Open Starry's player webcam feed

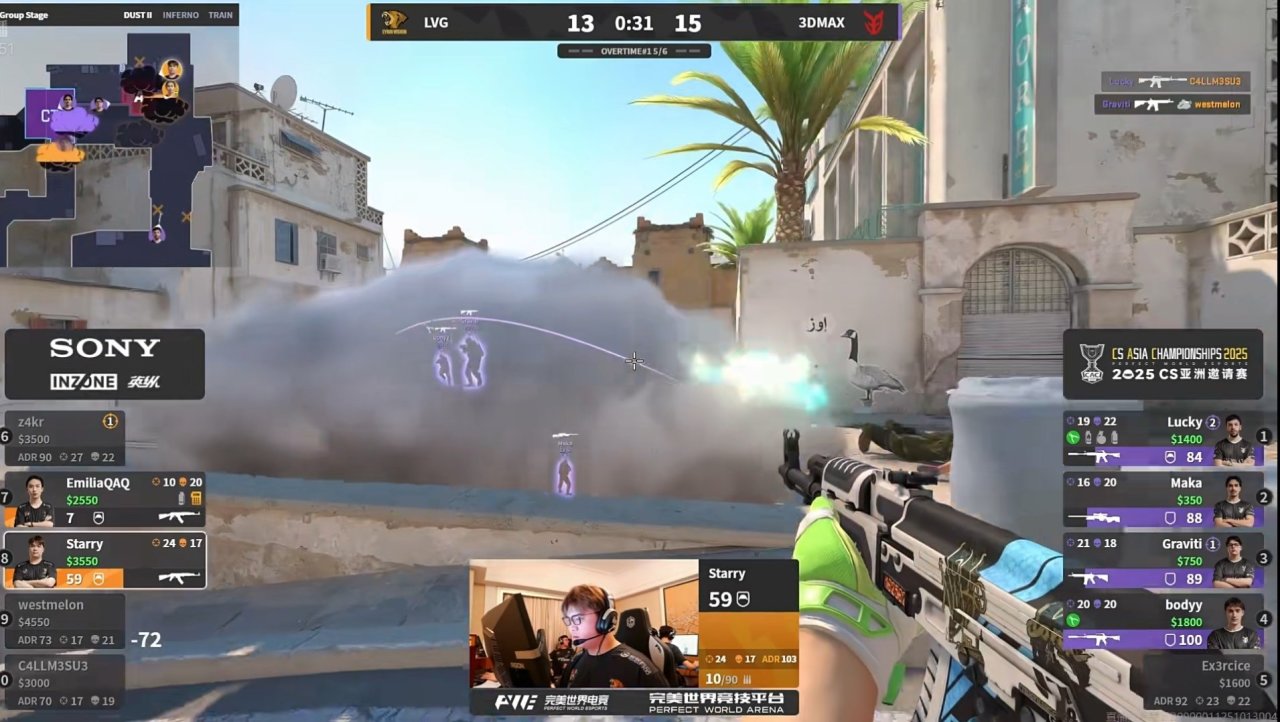point(584,623)
